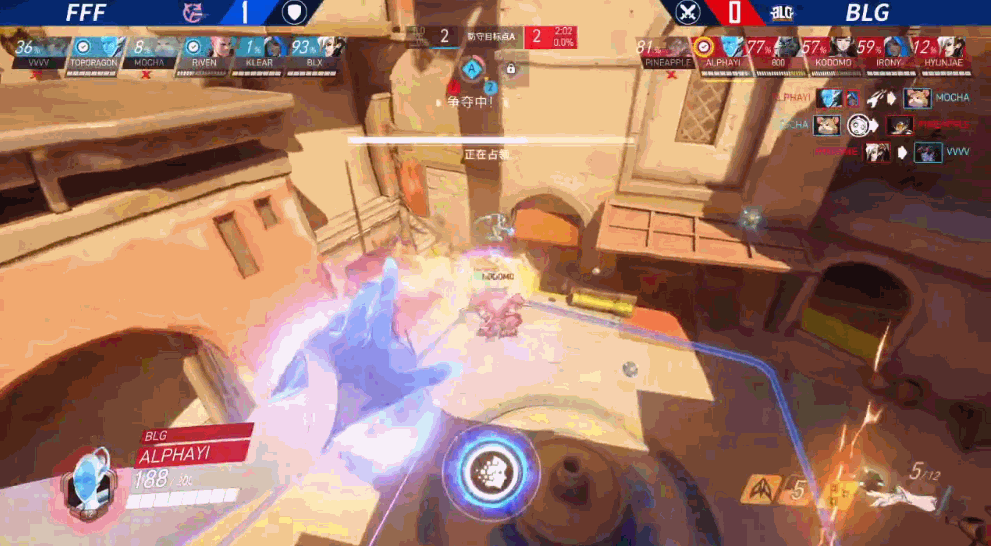This screenshot has width=991, height=546.
Task: Click the BLG team logo
Action: [781, 13]
